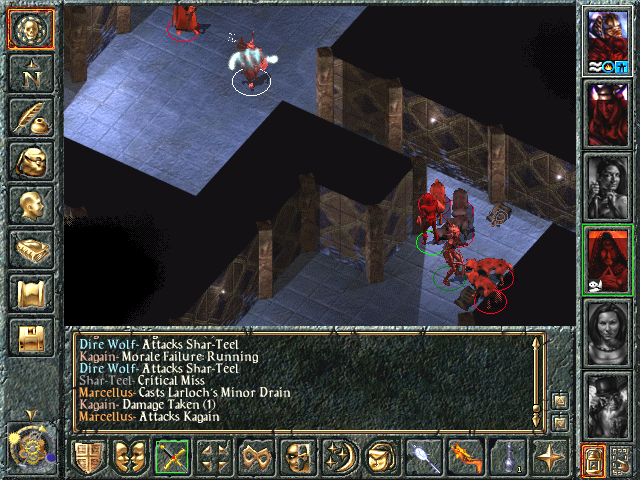
Task: Open special abilities with the star button
Action: [549, 458]
